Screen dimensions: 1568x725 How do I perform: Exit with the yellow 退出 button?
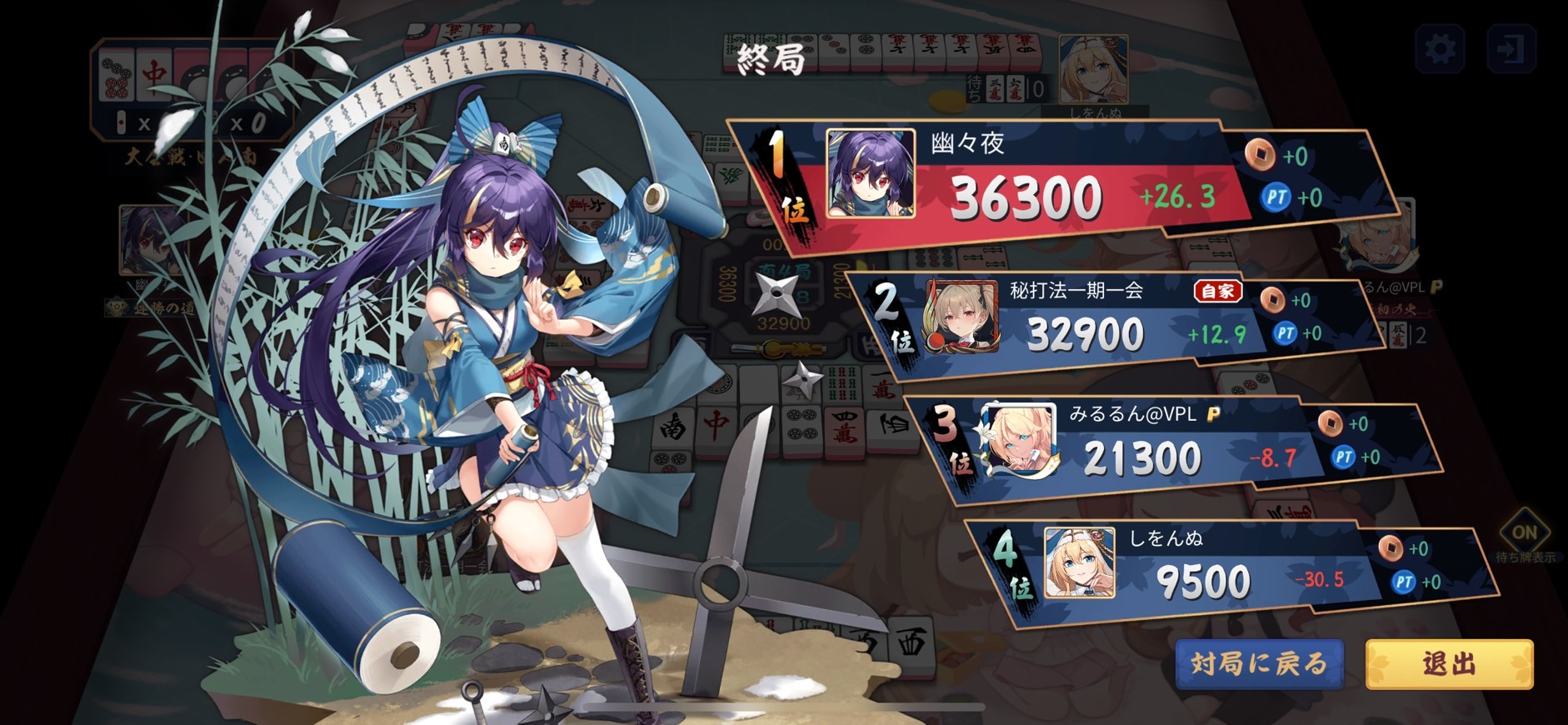[x=1449, y=664]
